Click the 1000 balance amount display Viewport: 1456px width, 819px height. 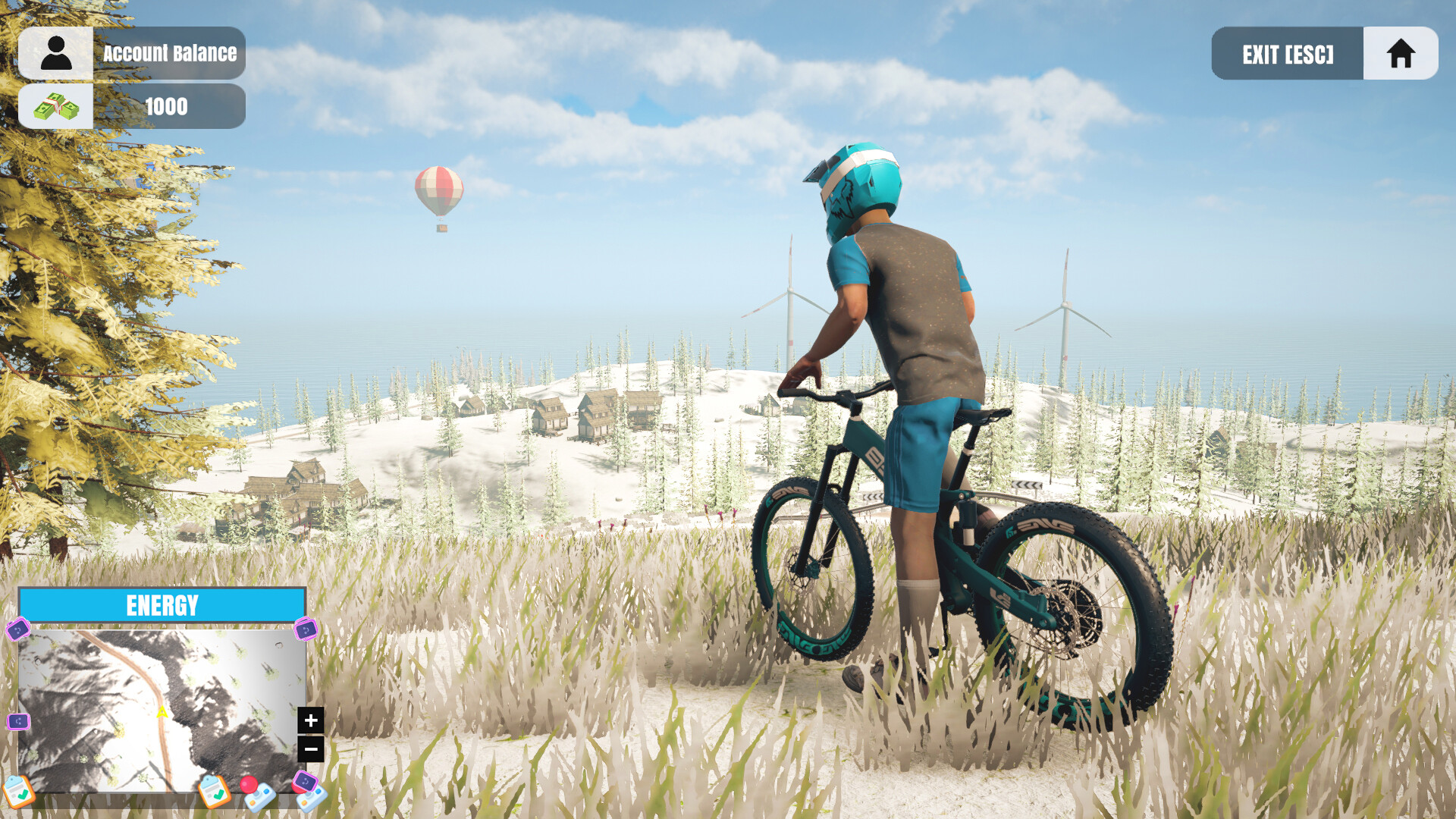click(168, 106)
